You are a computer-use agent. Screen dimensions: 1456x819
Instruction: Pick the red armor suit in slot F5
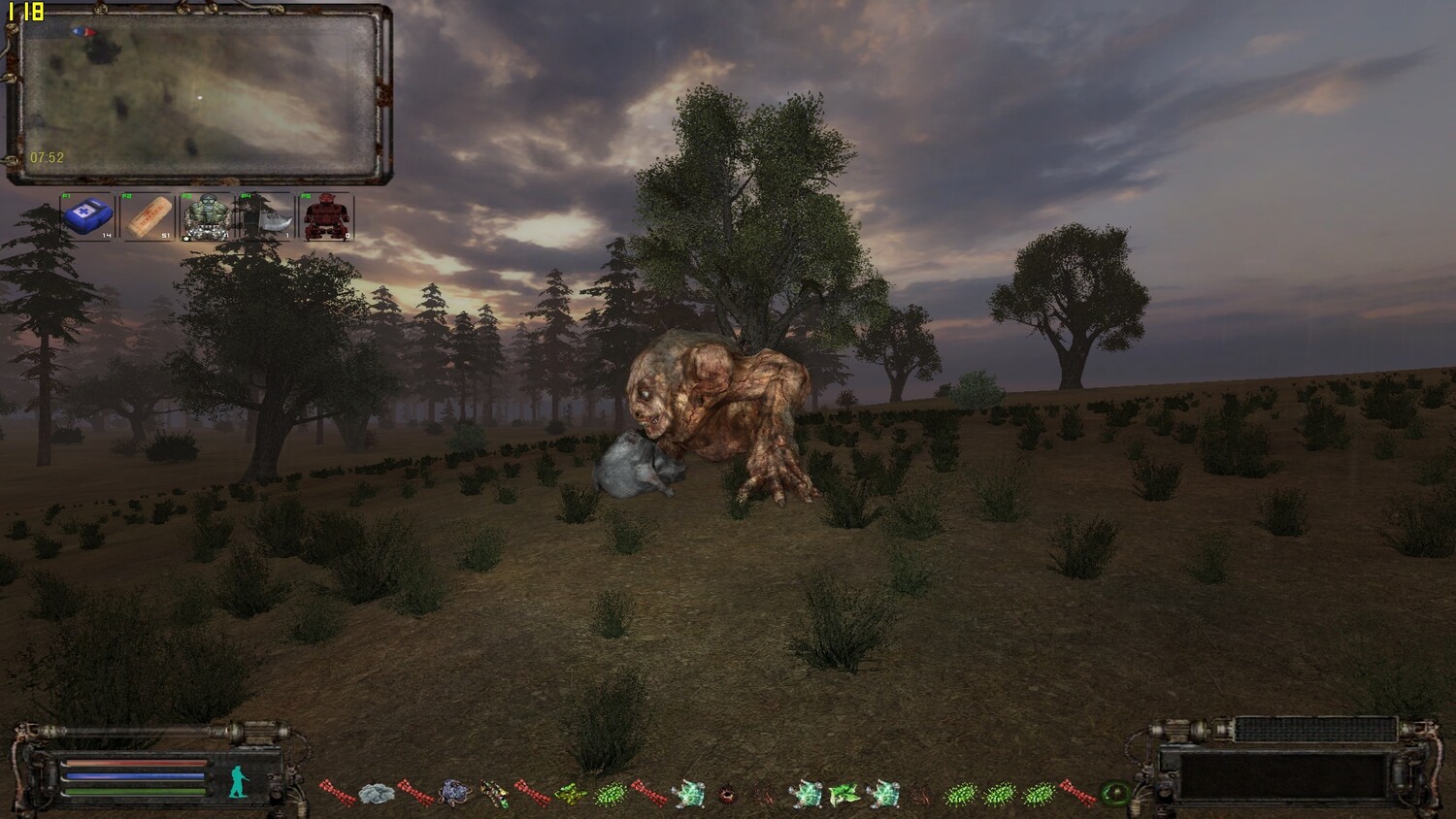[x=325, y=216]
